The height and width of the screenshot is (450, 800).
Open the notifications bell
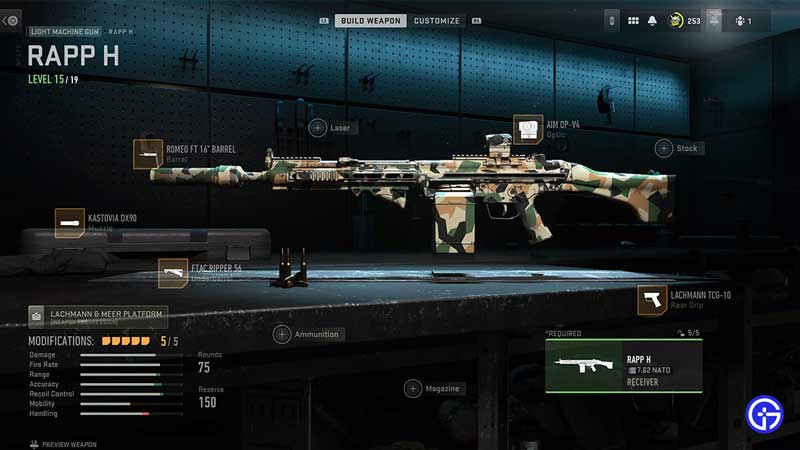(653, 20)
